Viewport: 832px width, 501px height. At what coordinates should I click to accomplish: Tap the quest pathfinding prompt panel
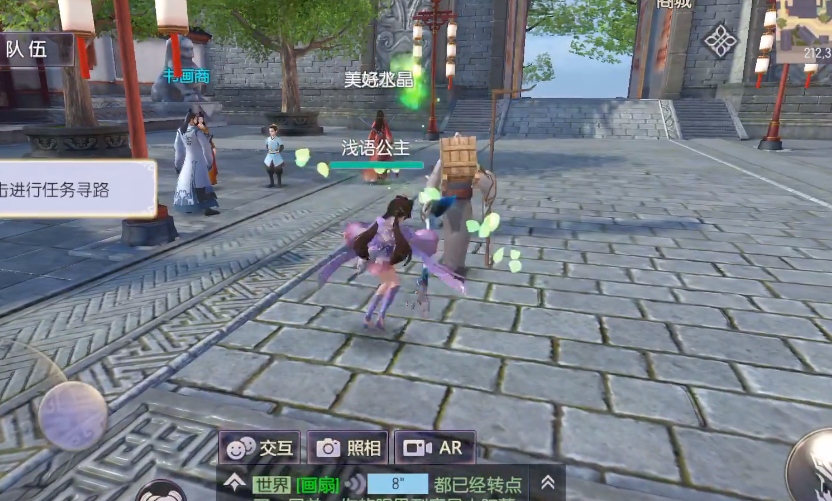point(75,189)
